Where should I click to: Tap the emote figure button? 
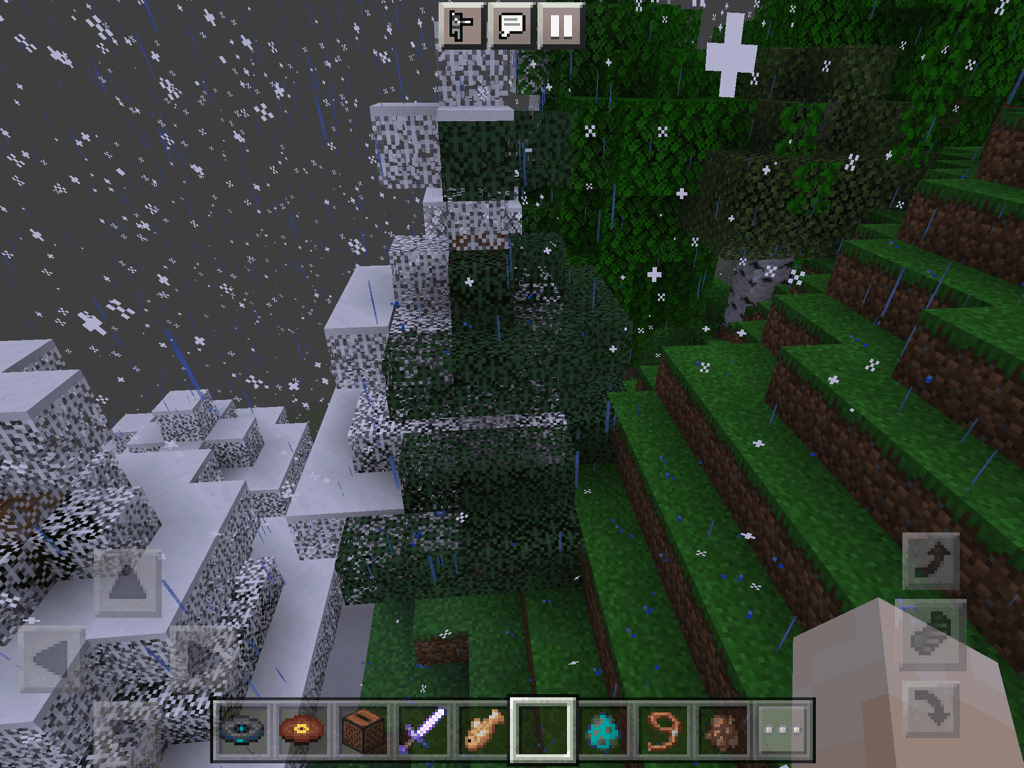tap(462, 25)
